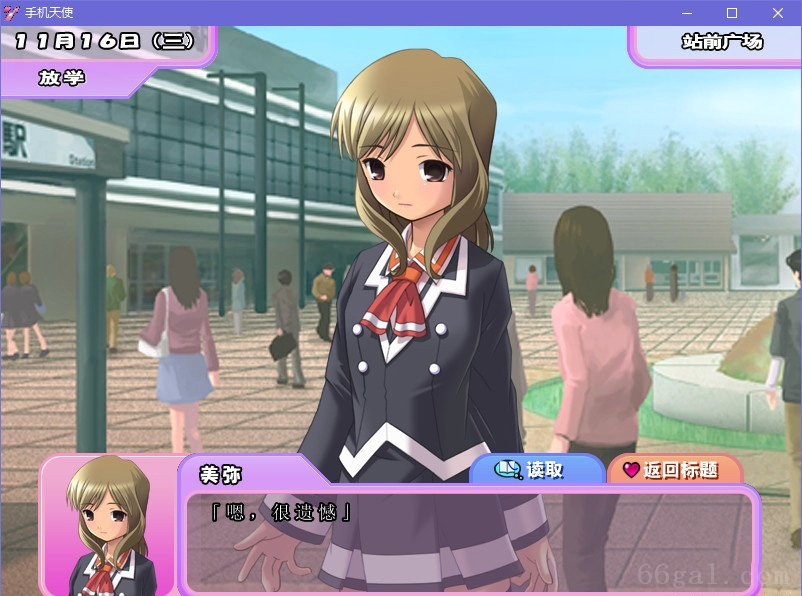Close the game window
This screenshot has height=596, width=802.
778,13
